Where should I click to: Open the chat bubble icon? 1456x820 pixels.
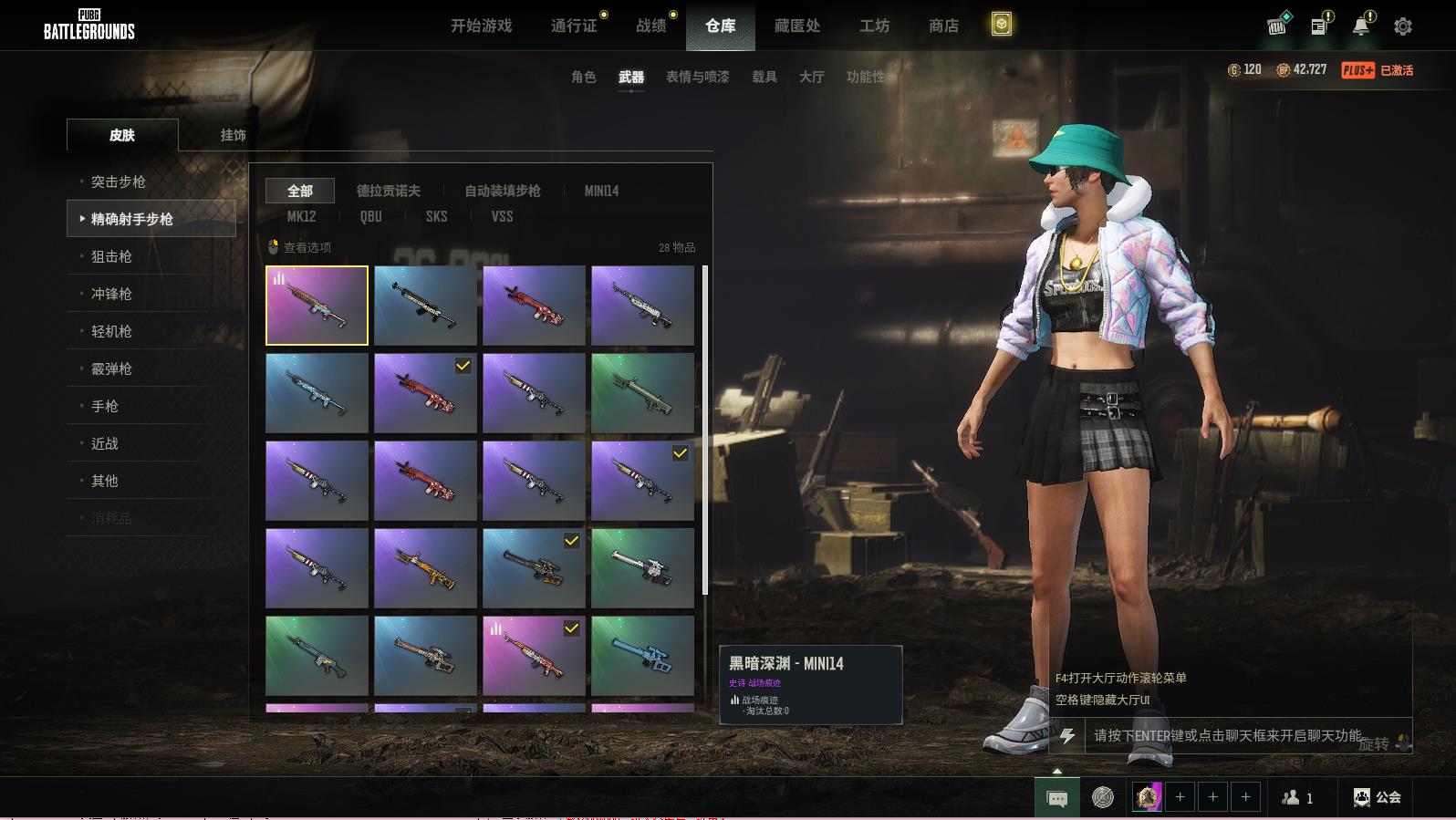coord(1057,798)
